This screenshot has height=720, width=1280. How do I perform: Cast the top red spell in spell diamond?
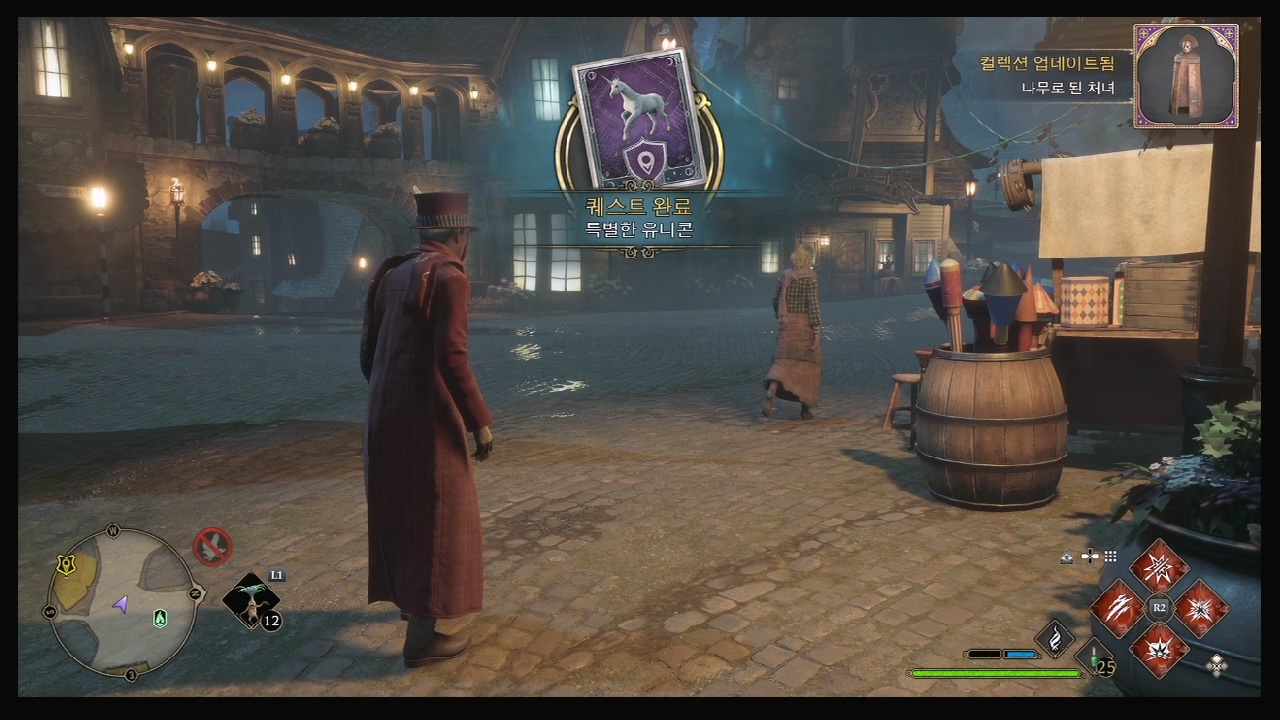[x=1159, y=566]
